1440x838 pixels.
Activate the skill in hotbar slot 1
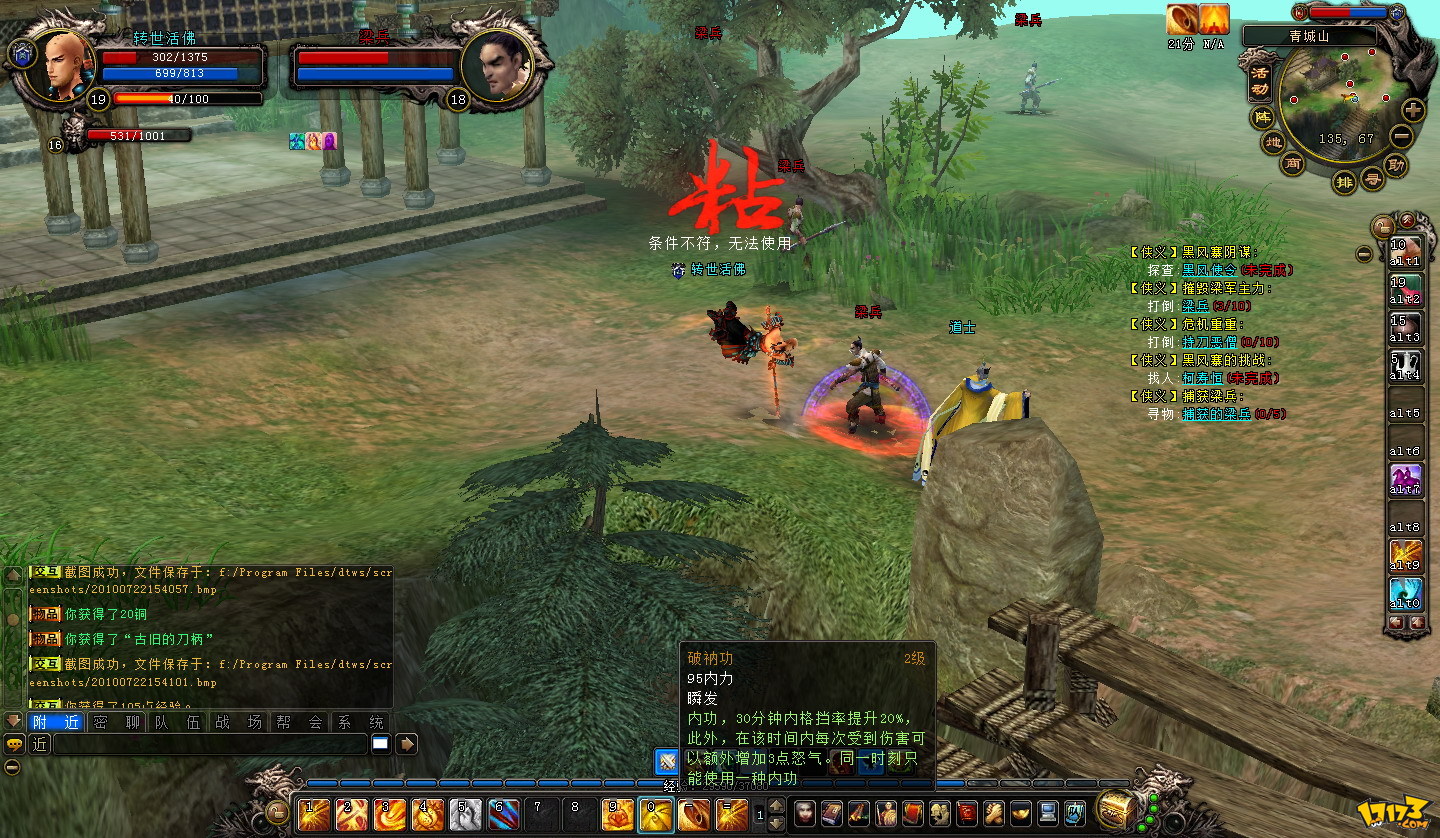(314, 814)
